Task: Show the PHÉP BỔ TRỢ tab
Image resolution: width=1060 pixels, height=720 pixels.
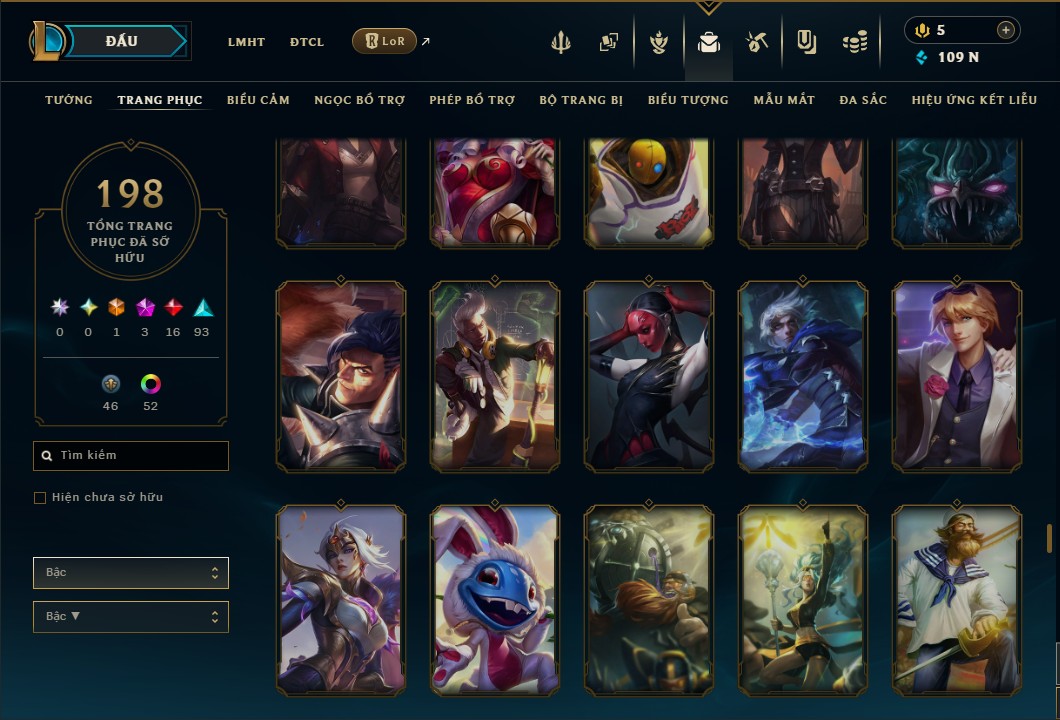Action: (x=472, y=100)
